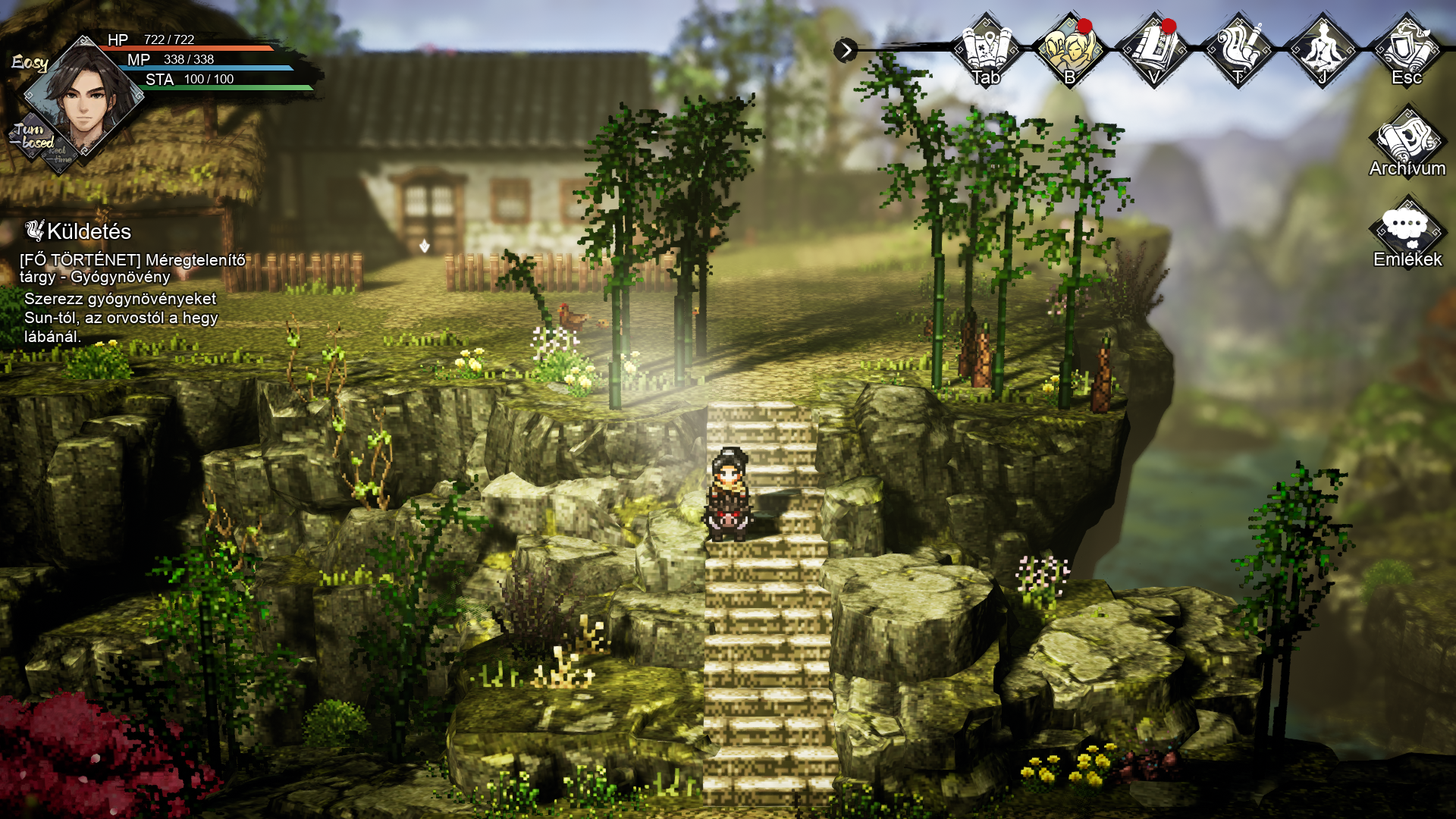Open the meditation figure icon labeled J
Screen dimensions: 1456x819
tap(1323, 50)
